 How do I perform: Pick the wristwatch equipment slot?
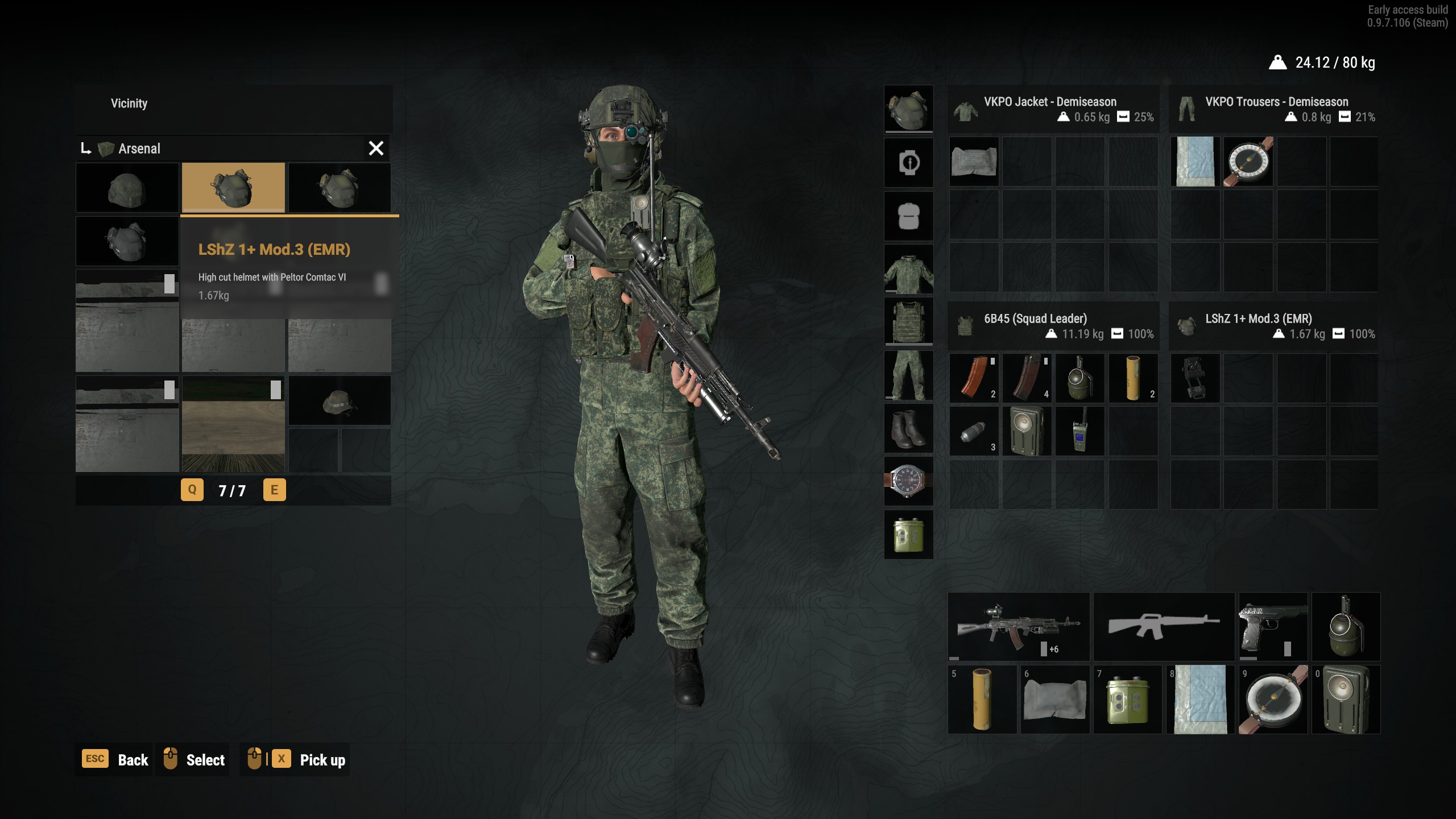pyautogui.click(x=908, y=481)
